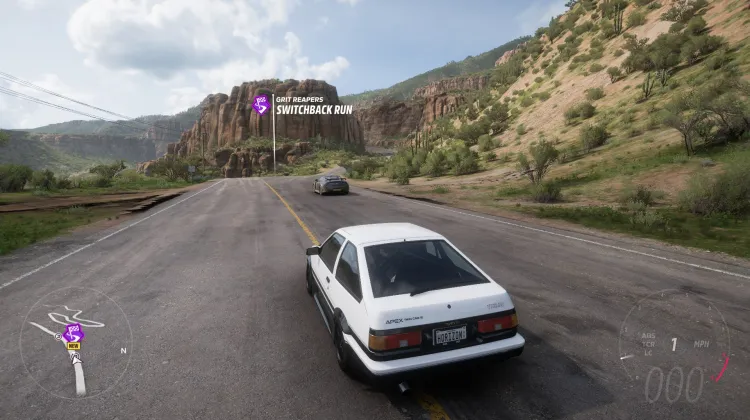This screenshot has width=750, height=420.
Task: Open the circular minimap
Action: coord(75,343)
